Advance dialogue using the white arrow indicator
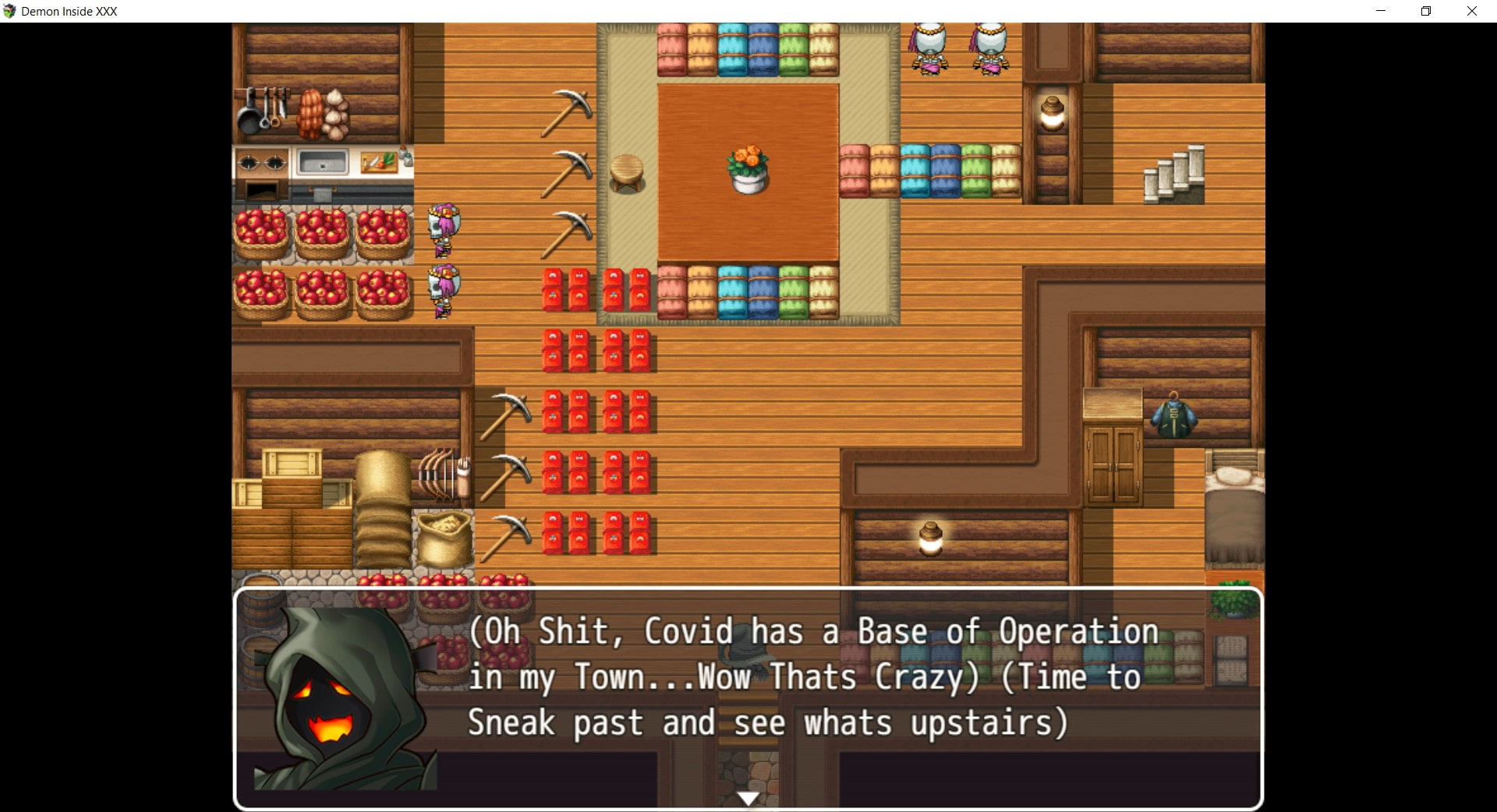1497x812 pixels. point(748,798)
